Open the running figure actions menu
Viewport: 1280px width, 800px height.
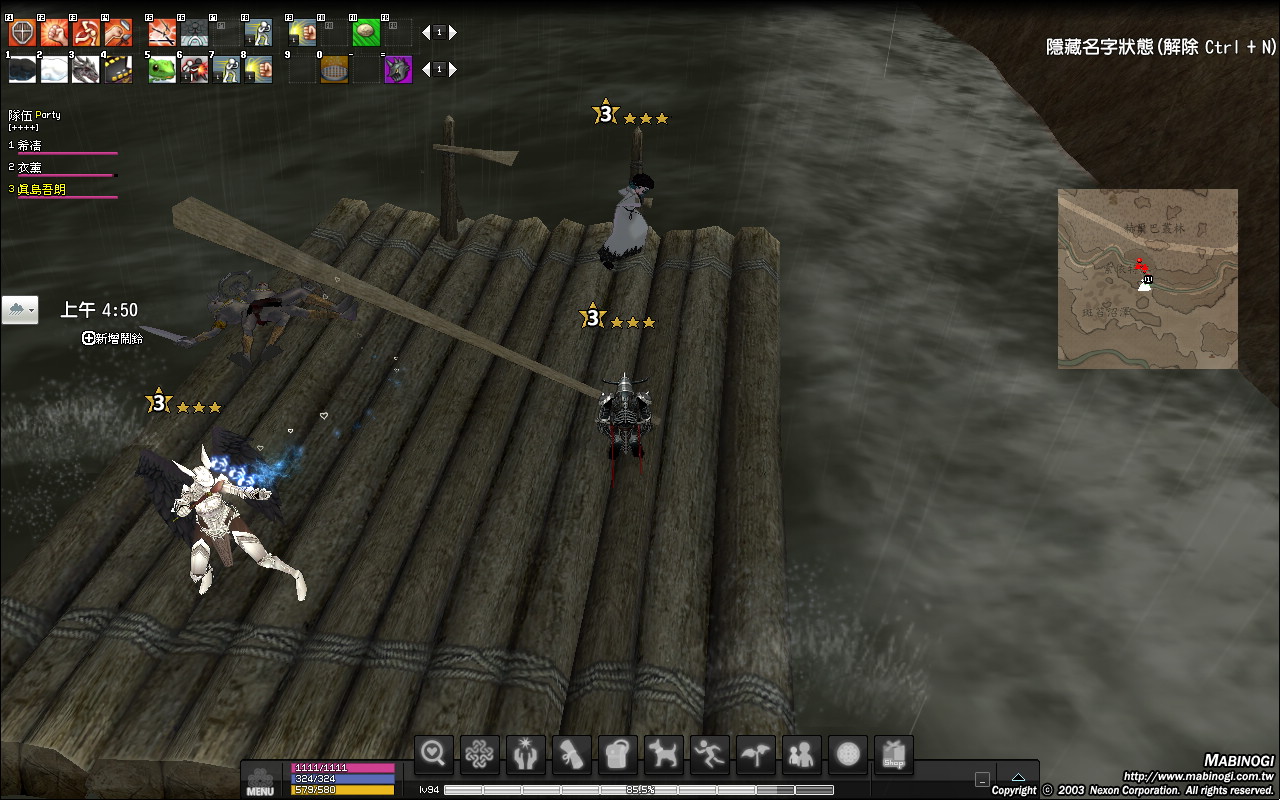click(711, 754)
